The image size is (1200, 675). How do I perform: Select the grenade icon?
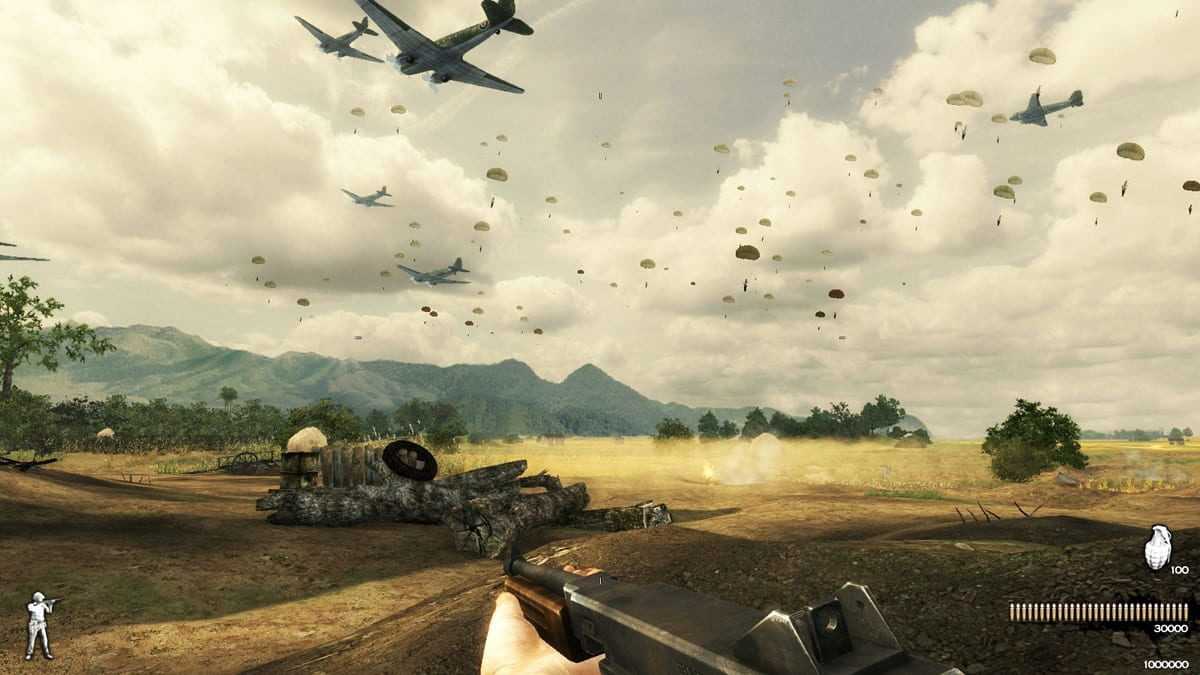1157,547
